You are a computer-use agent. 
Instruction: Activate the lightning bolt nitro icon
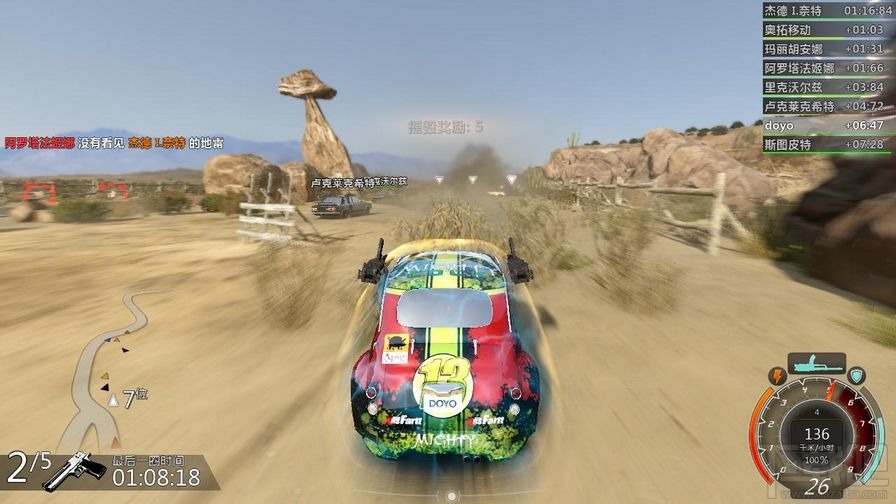[x=776, y=375]
